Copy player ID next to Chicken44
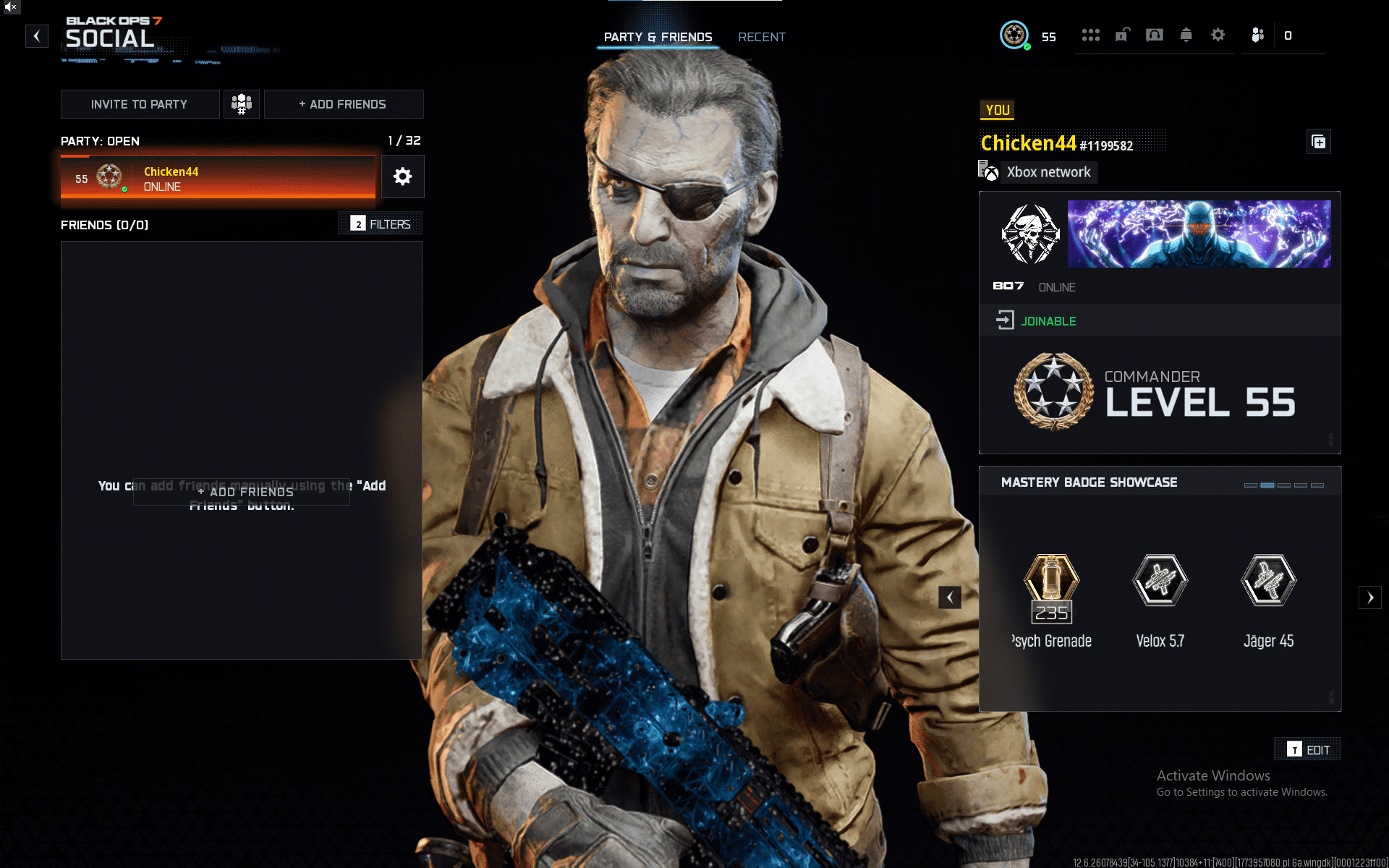Viewport: 1389px width, 868px height. click(1318, 142)
